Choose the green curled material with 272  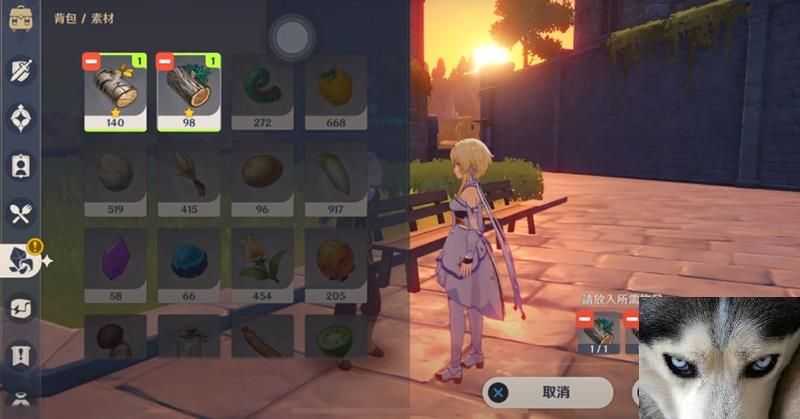(x=263, y=93)
